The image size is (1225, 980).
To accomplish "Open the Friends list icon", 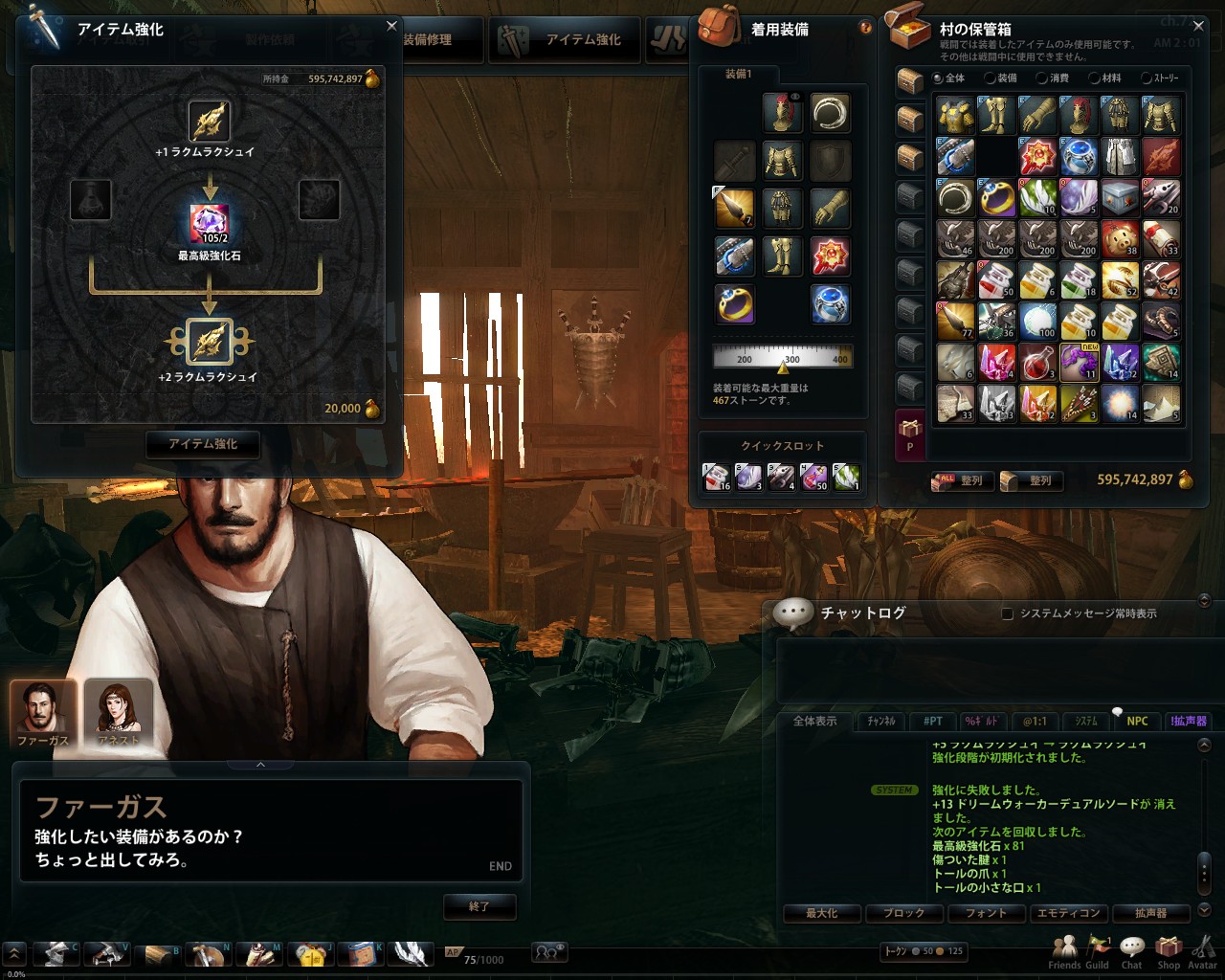I will click(x=1064, y=950).
